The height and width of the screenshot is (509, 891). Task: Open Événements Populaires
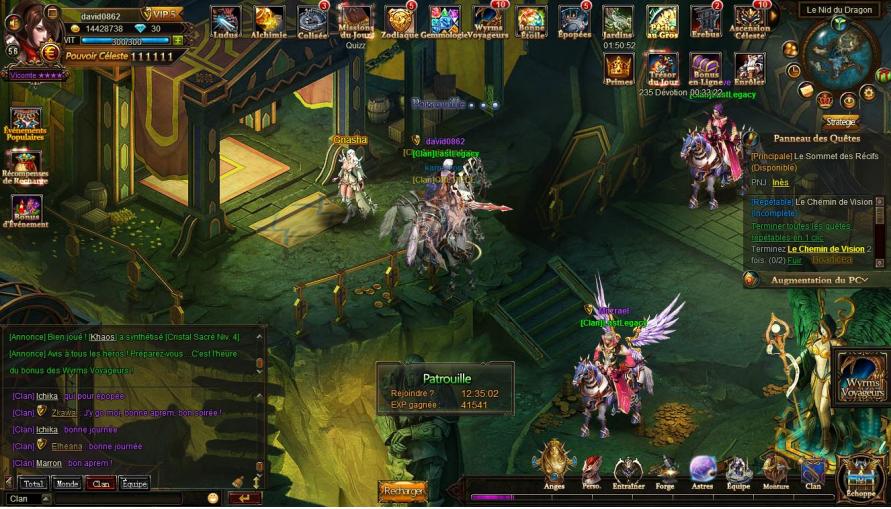25,123
